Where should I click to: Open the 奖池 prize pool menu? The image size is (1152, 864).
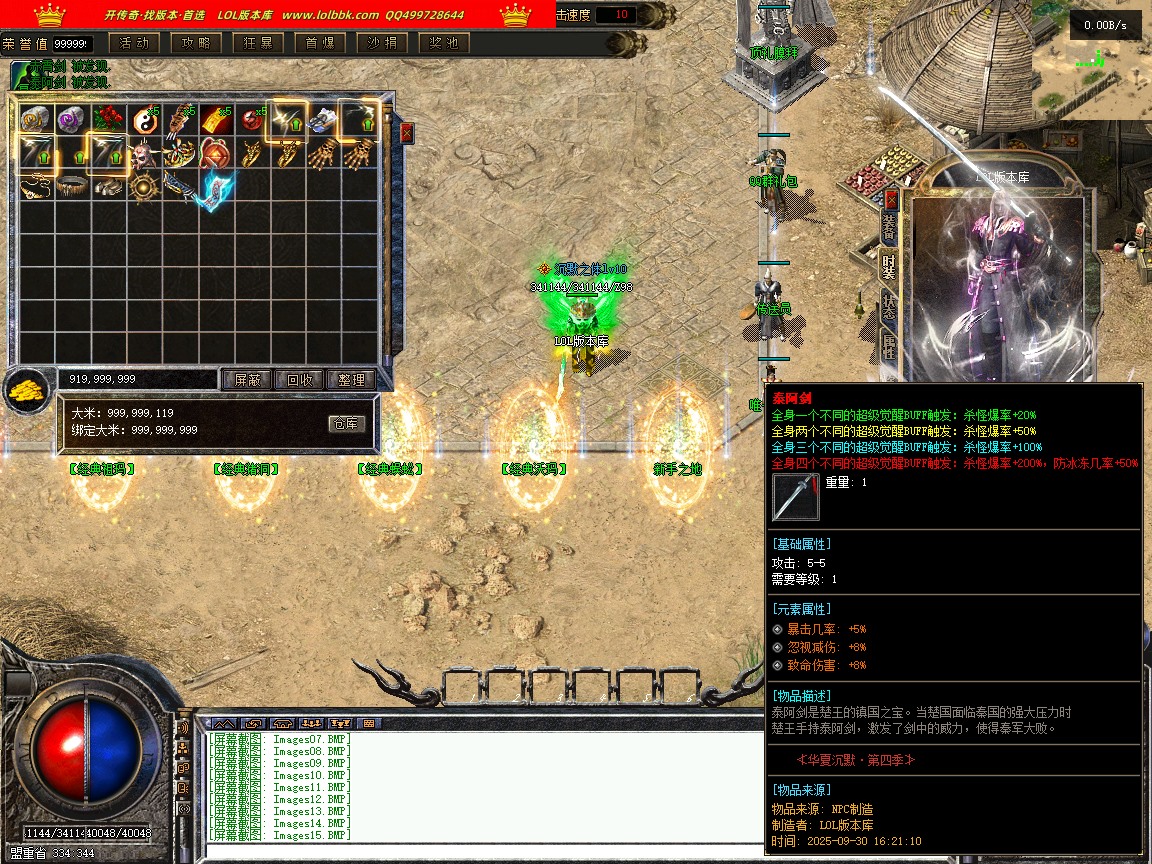444,43
